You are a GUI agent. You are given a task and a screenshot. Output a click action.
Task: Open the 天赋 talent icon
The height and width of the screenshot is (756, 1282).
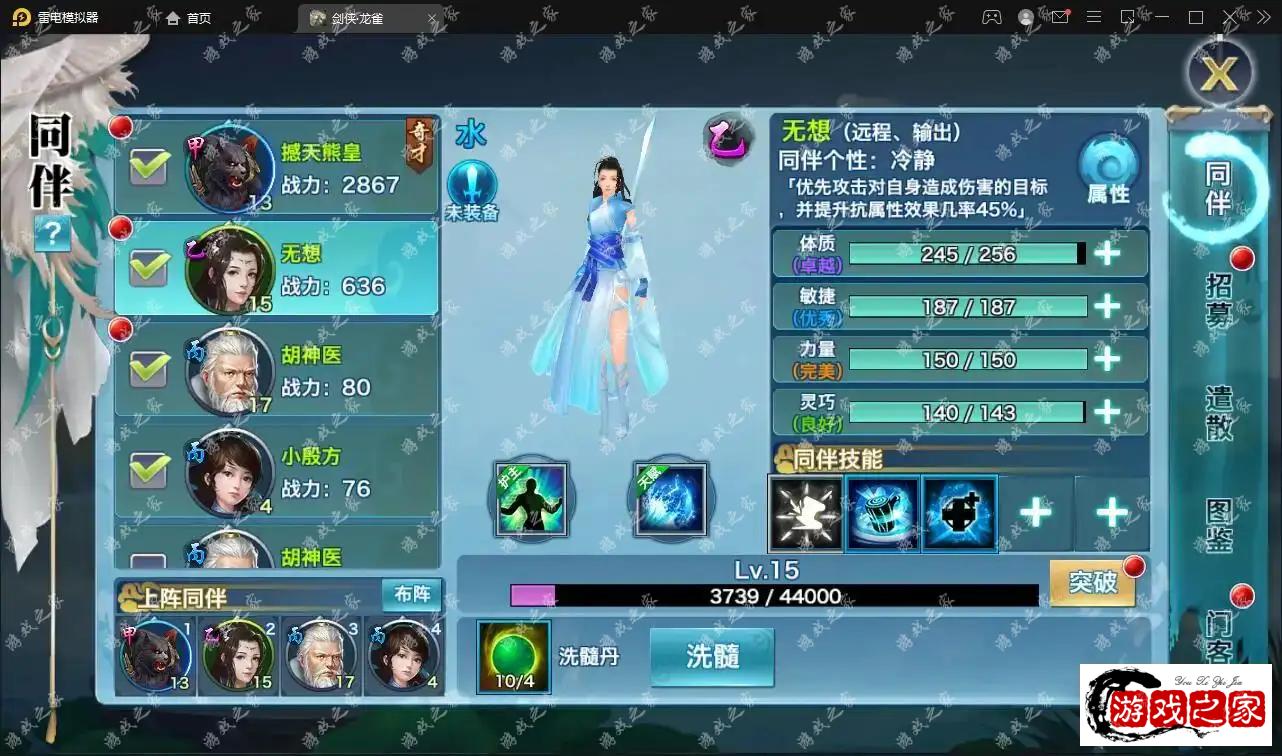[670, 500]
